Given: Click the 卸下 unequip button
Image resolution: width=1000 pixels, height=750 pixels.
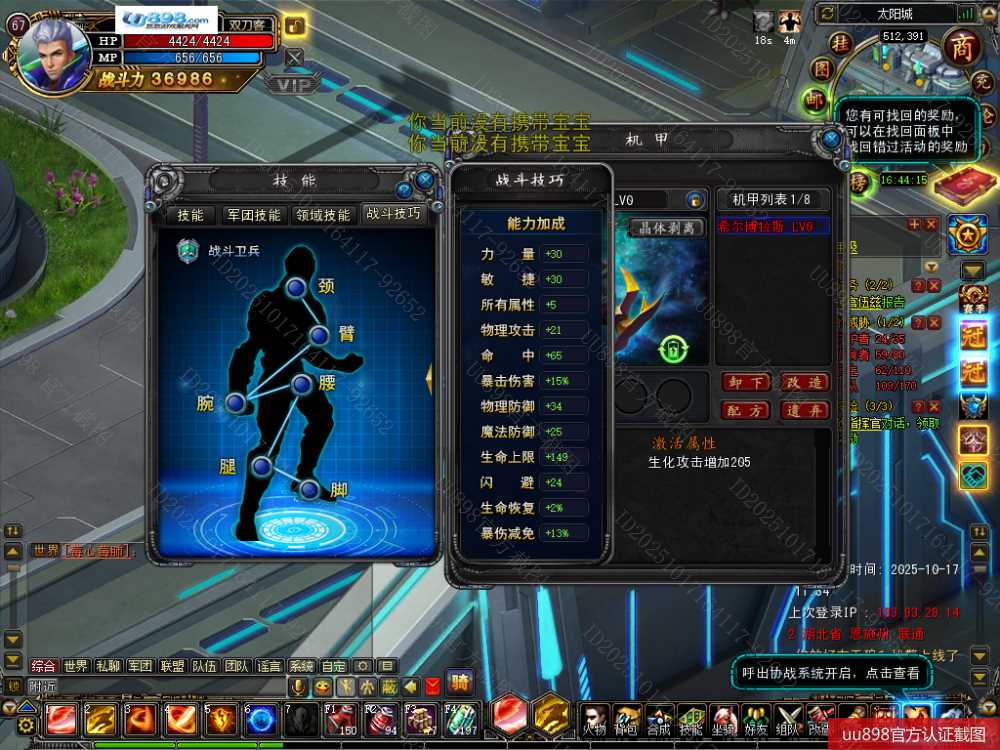Looking at the screenshot, I should pyautogui.click(x=744, y=383).
